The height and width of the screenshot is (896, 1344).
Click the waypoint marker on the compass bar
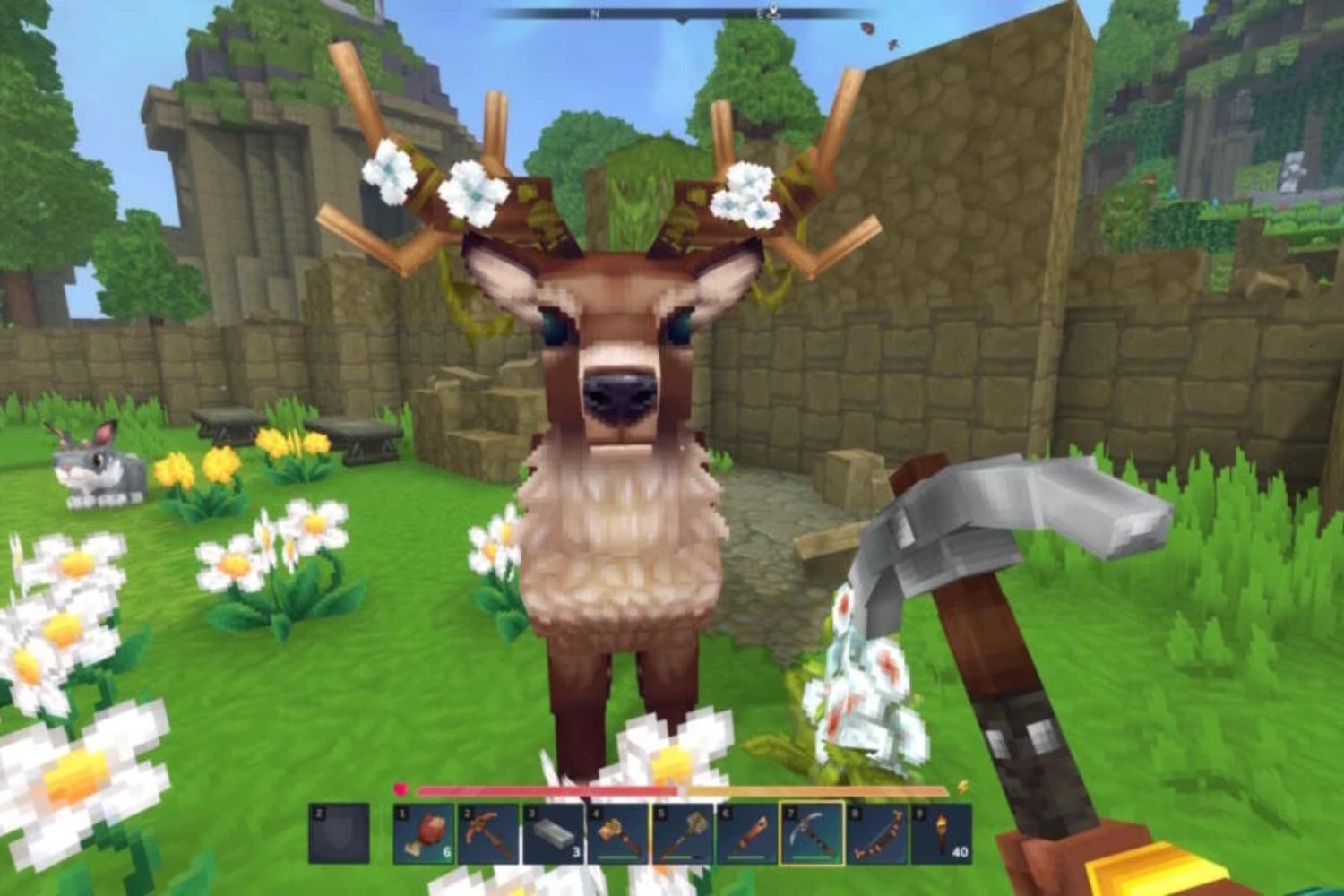(774, 11)
